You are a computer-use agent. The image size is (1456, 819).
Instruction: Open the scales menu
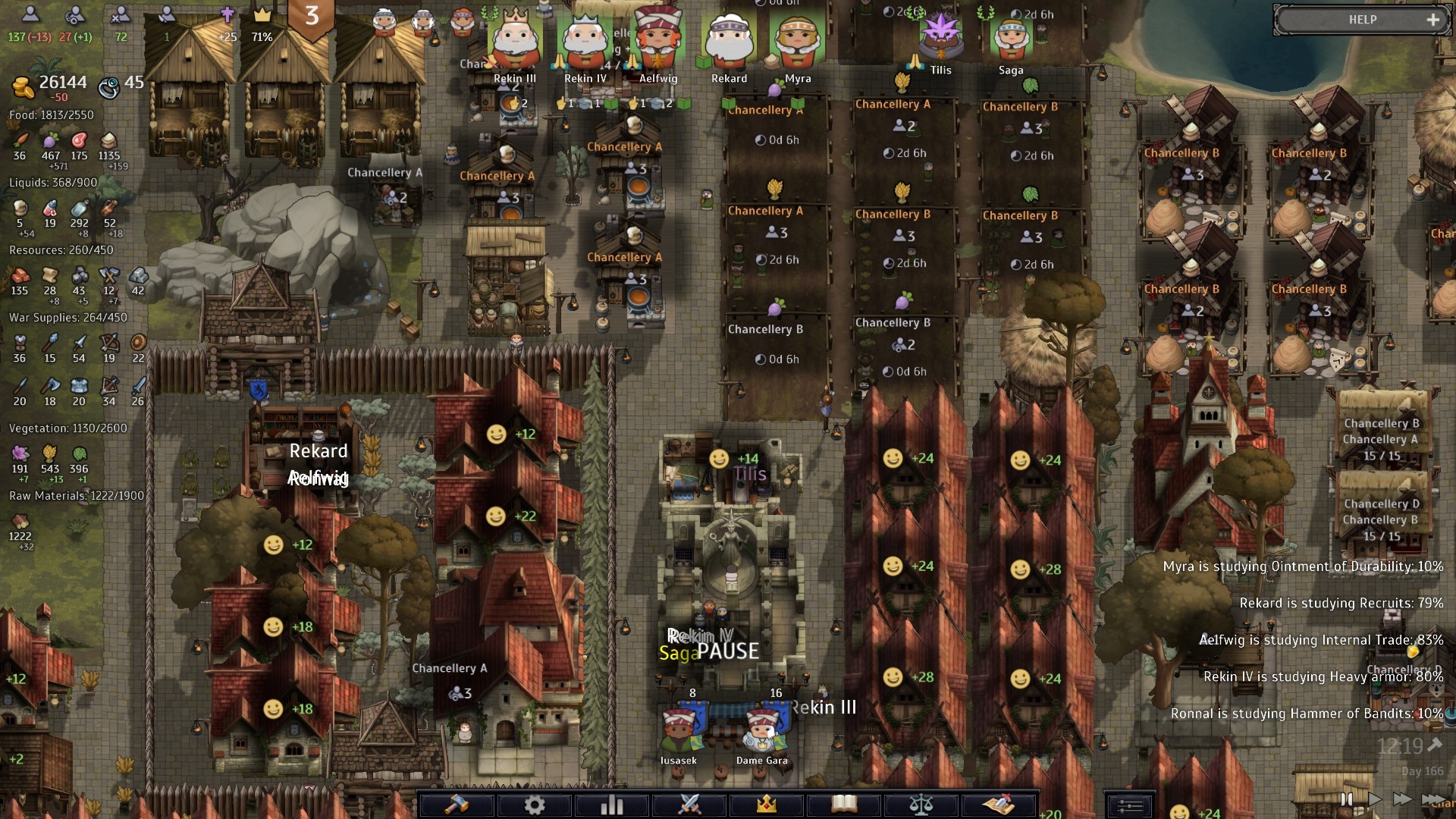click(921, 804)
